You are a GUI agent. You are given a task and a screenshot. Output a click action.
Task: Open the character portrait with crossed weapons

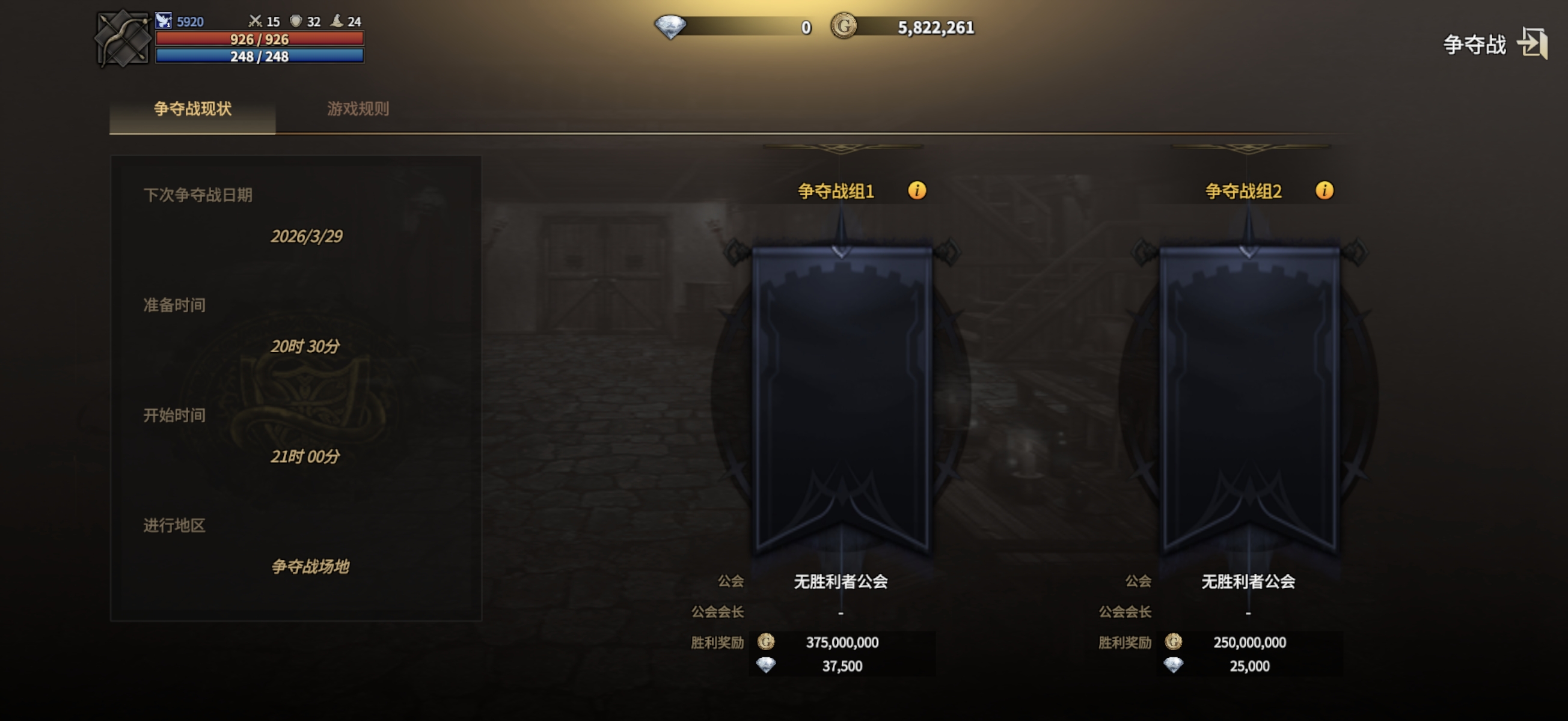(123, 39)
